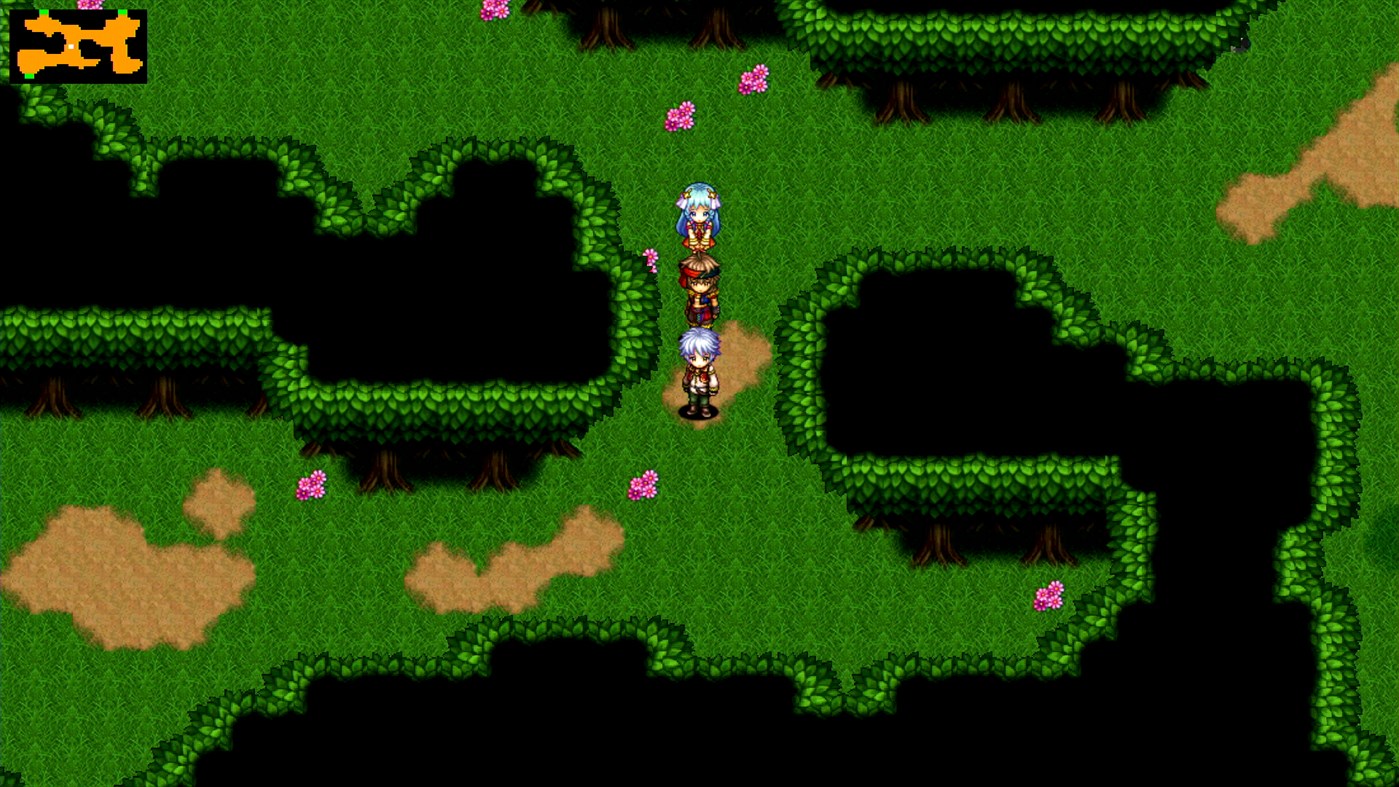The image size is (1399, 787).
Task: Select the green exit marker at the minimap's top left
Action: click(x=44, y=12)
